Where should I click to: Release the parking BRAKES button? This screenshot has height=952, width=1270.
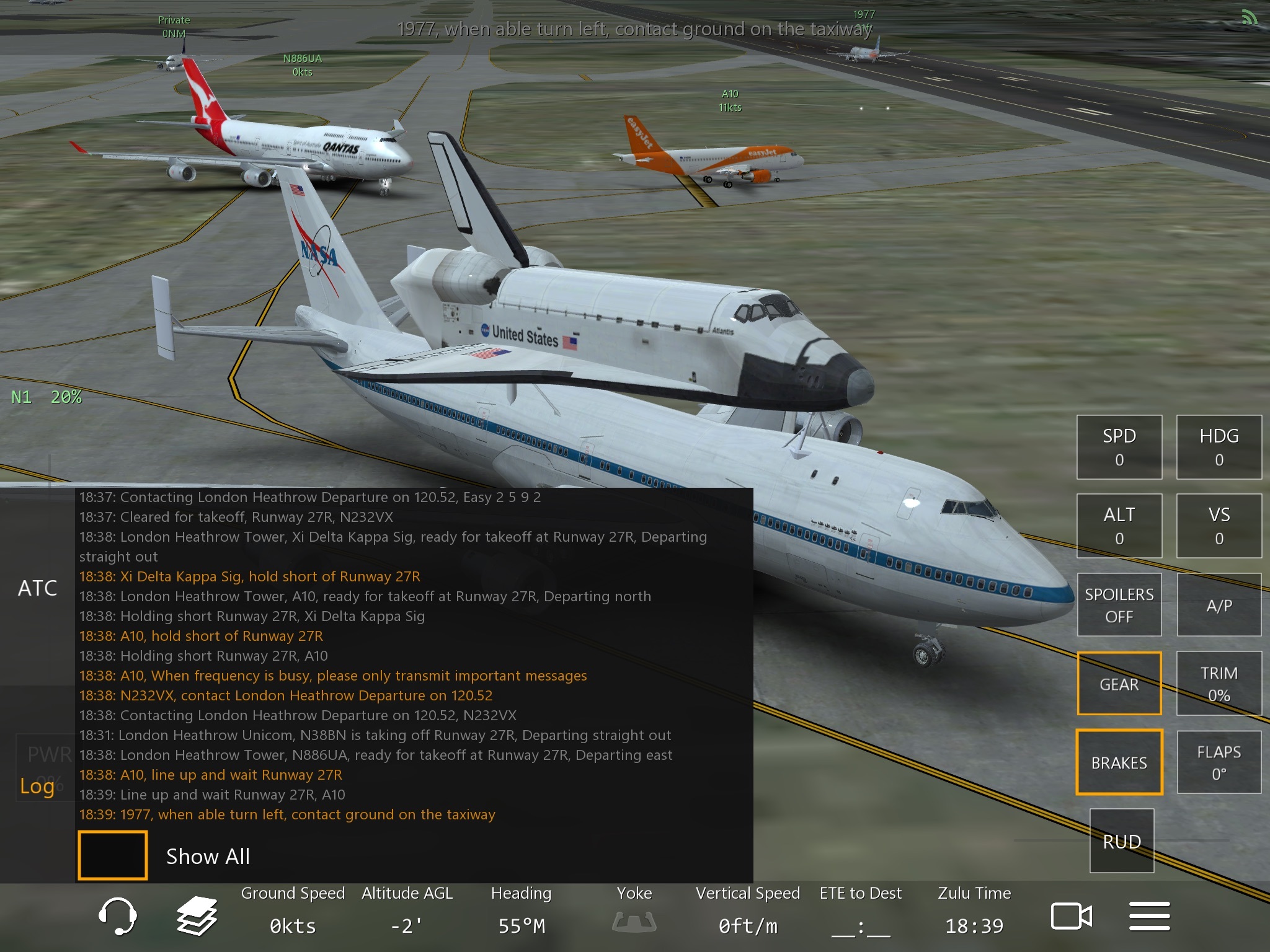click(x=1119, y=762)
